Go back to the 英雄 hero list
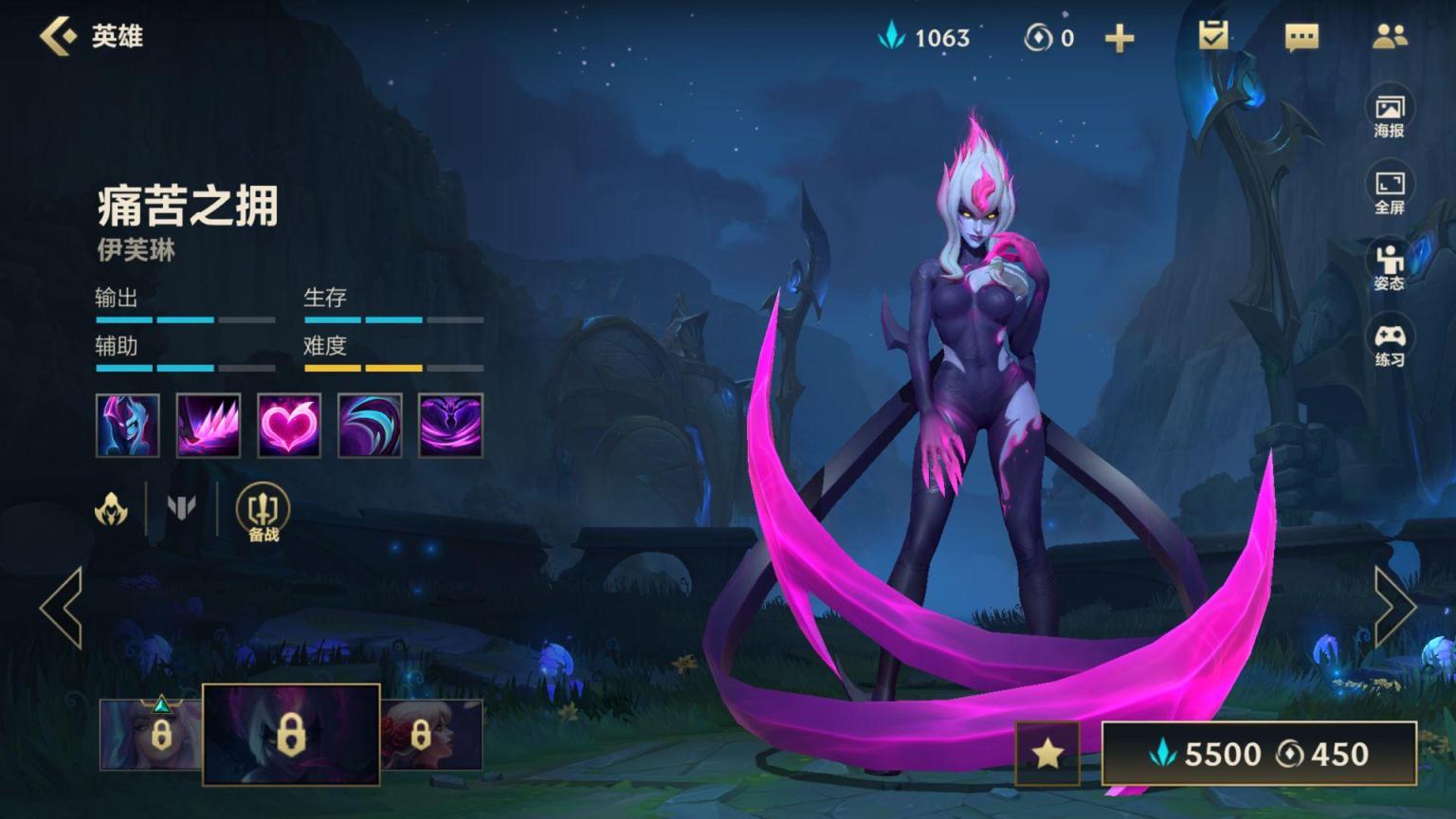This screenshot has height=819, width=1456. [x=59, y=36]
